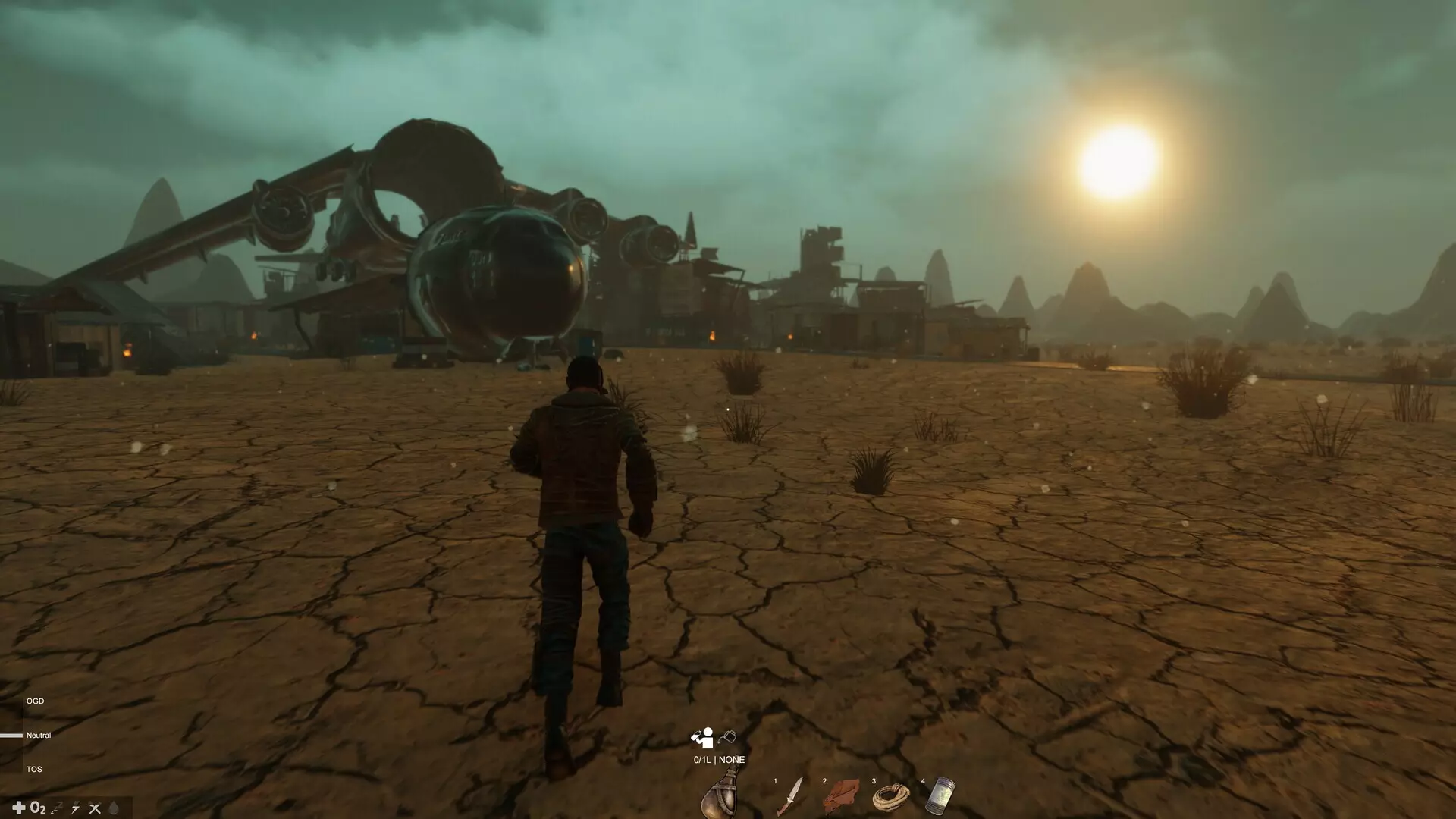1456x819 pixels.
Task: Click the X hunger status icon
Action: [x=95, y=808]
